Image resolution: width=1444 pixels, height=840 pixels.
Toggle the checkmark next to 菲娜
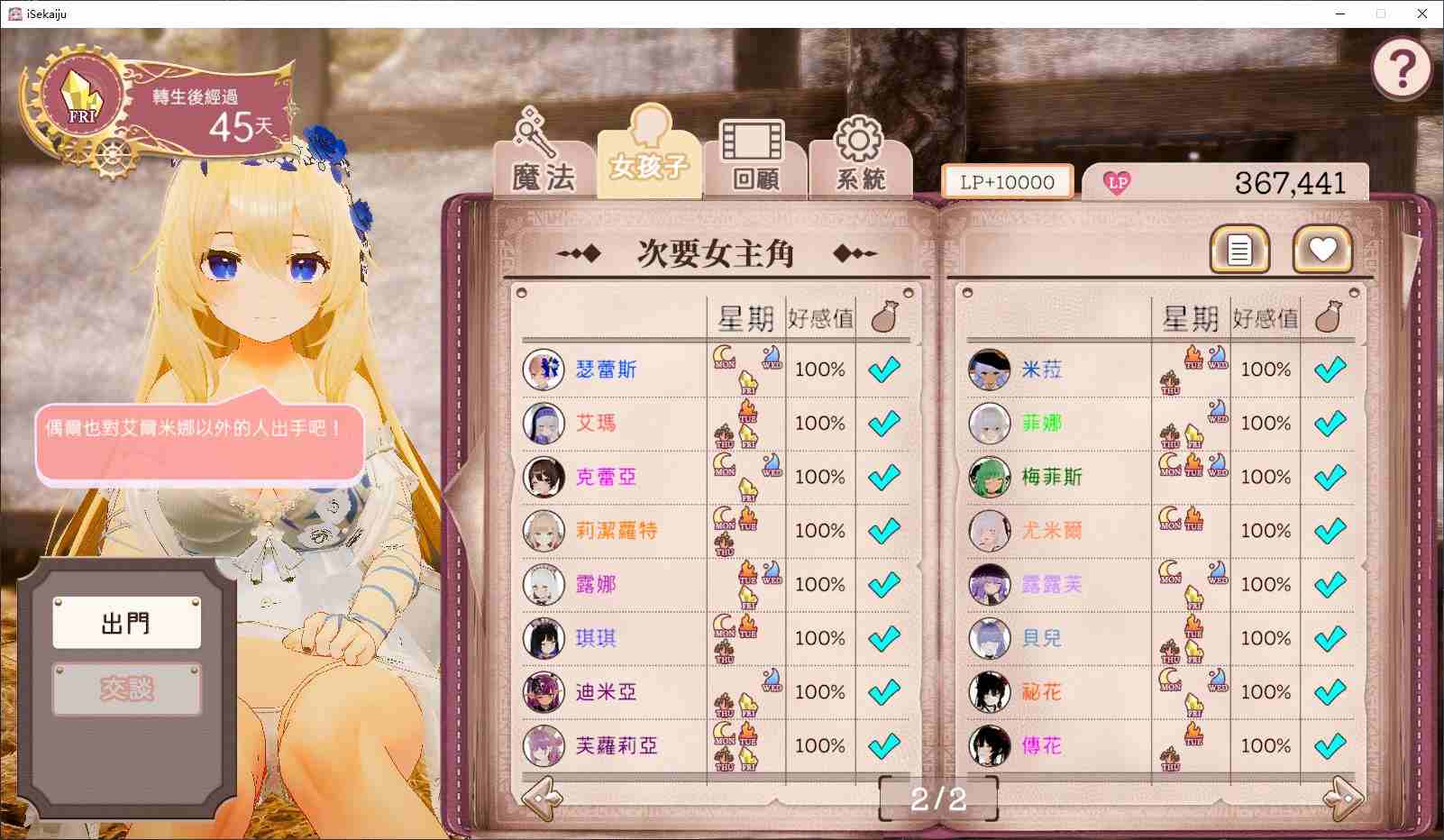1330,422
